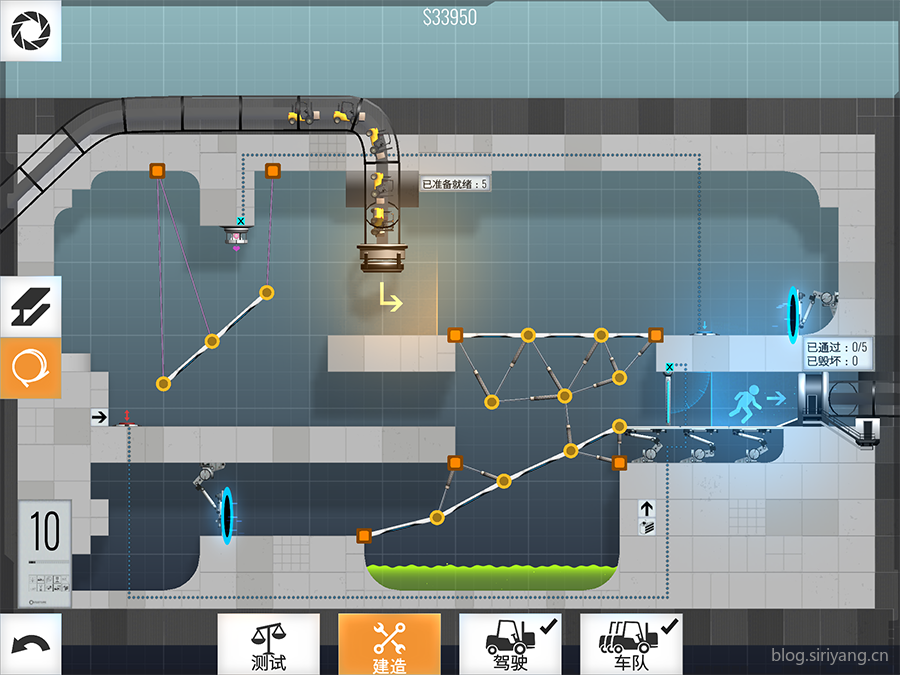Run the 驾驶 single forklift drive
Viewport: 900px width, 675px height.
[510, 644]
